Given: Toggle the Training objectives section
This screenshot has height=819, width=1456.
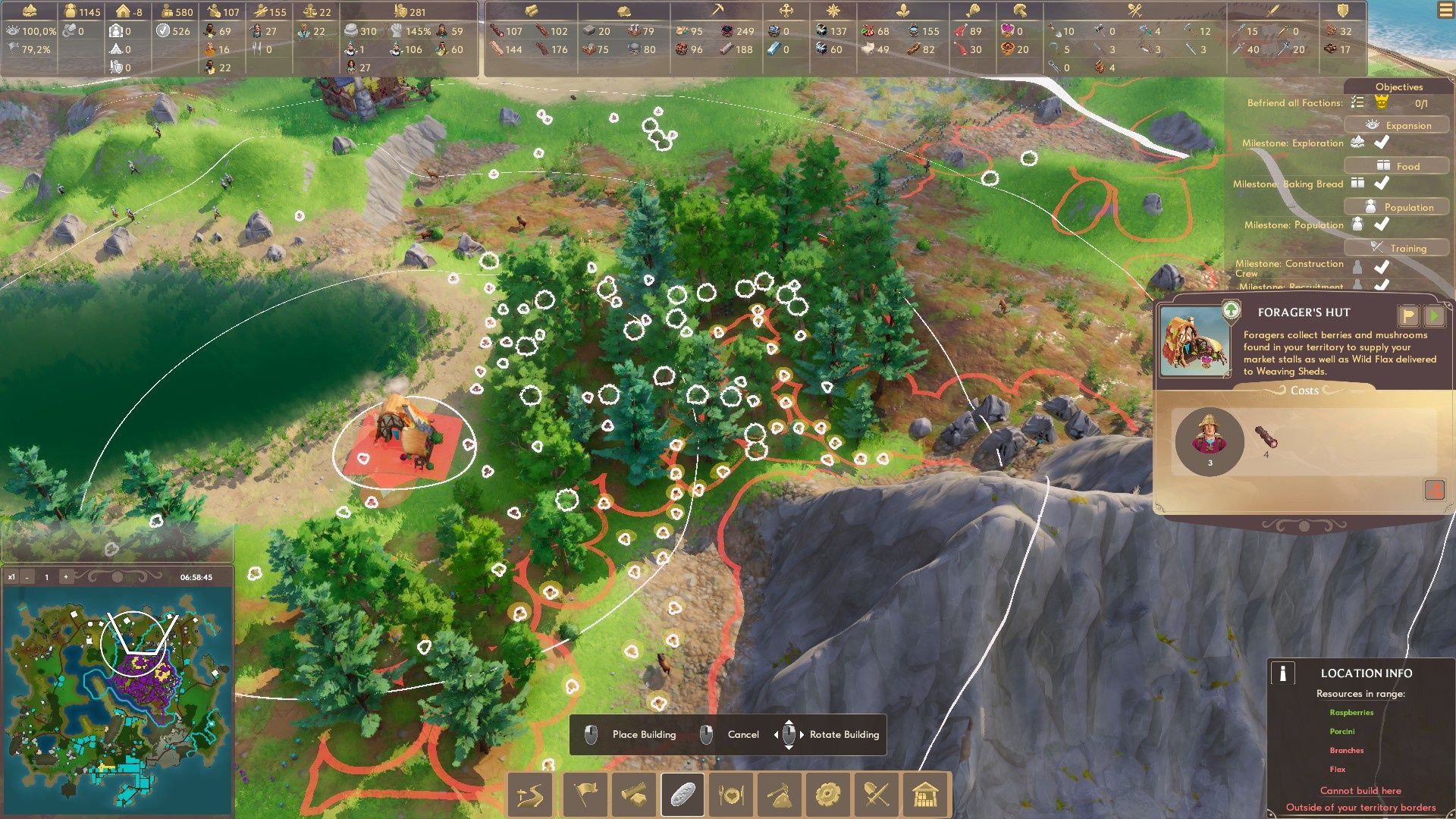Looking at the screenshot, I should point(1397,248).
